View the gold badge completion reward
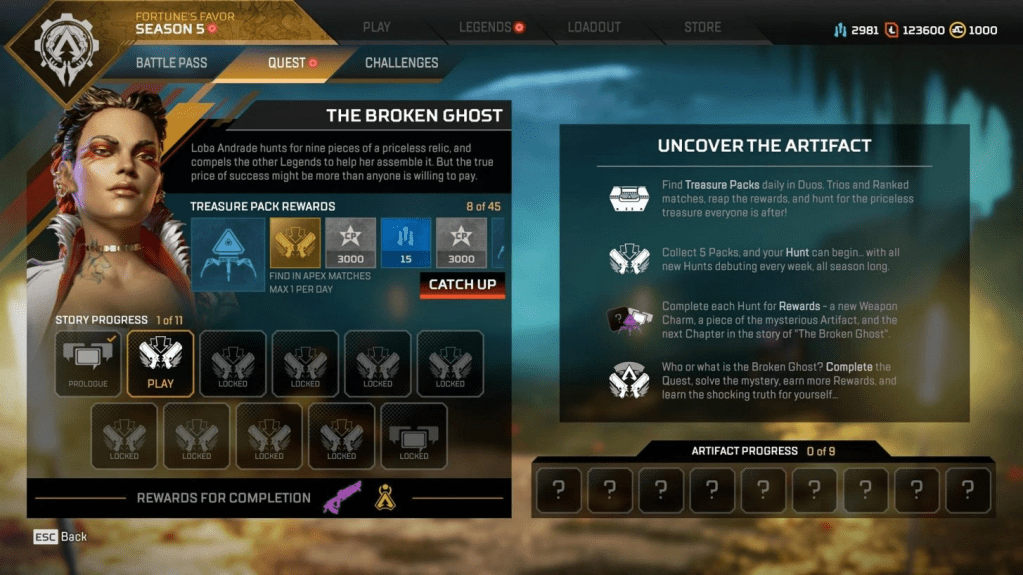This screenshot has width=1023, height=575. pos(384,497)
